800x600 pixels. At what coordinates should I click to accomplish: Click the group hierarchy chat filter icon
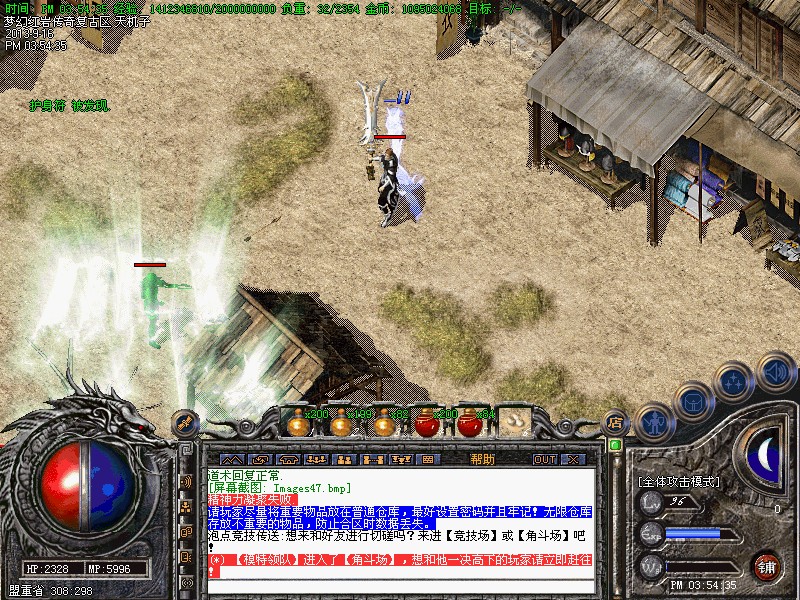(186, 507)
